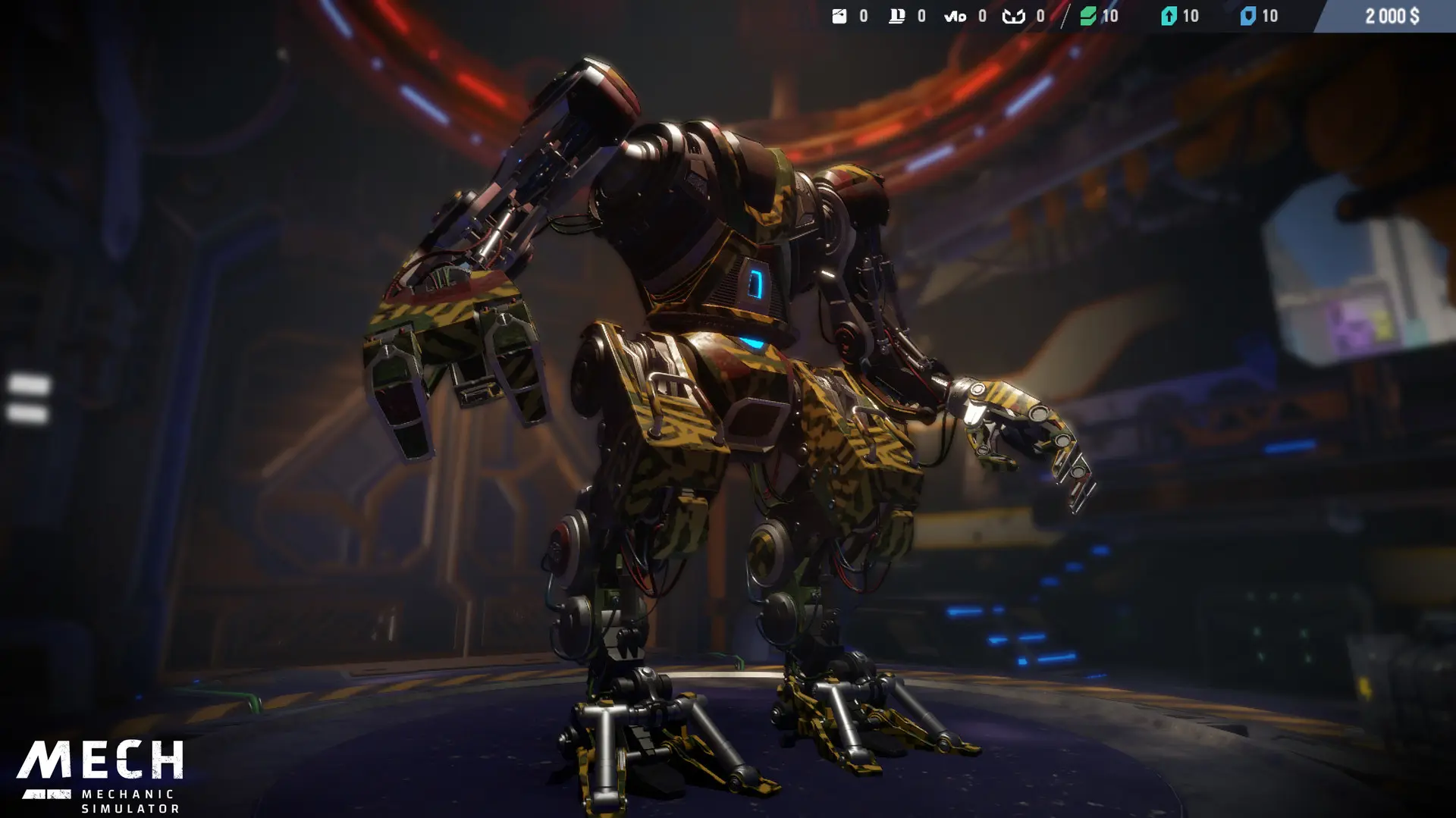
Task: Click the white parts counter icon
Action: click(839, 16)
